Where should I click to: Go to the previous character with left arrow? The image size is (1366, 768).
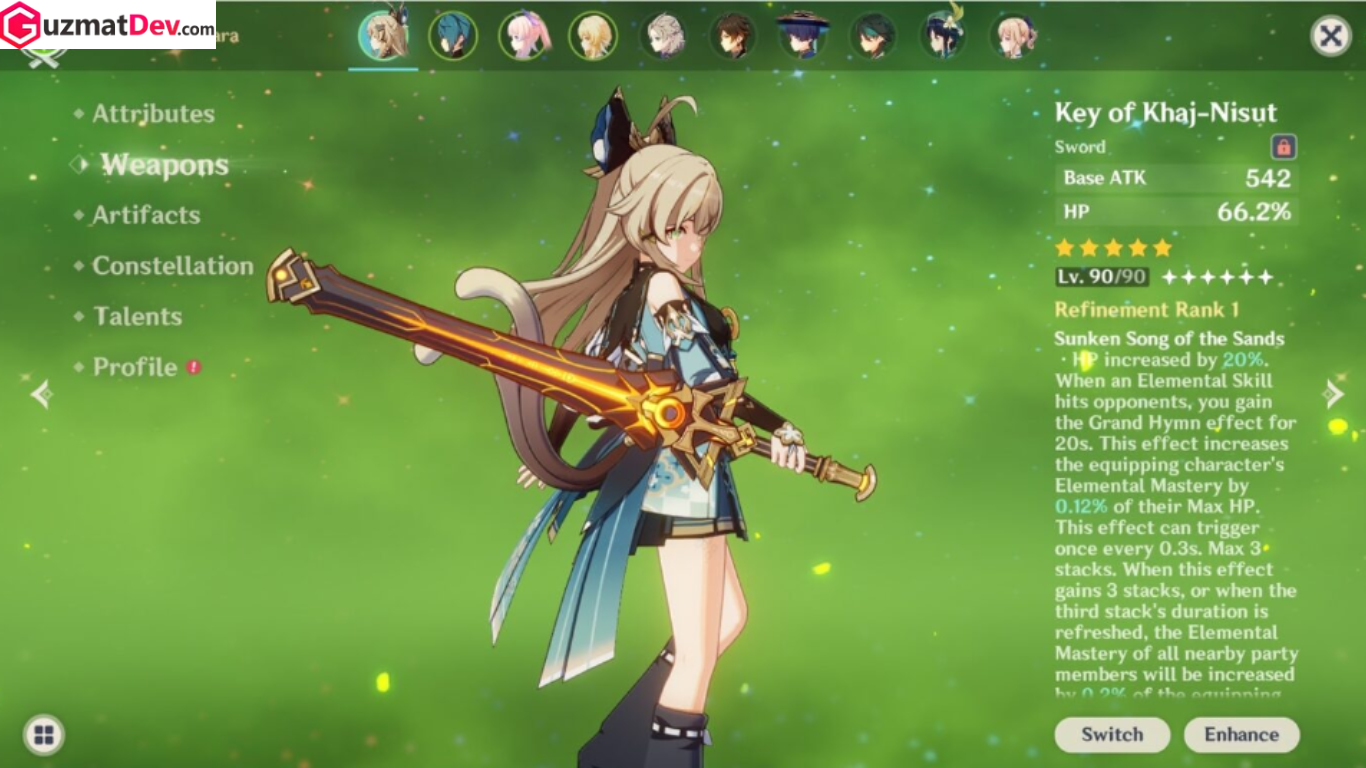41,394
